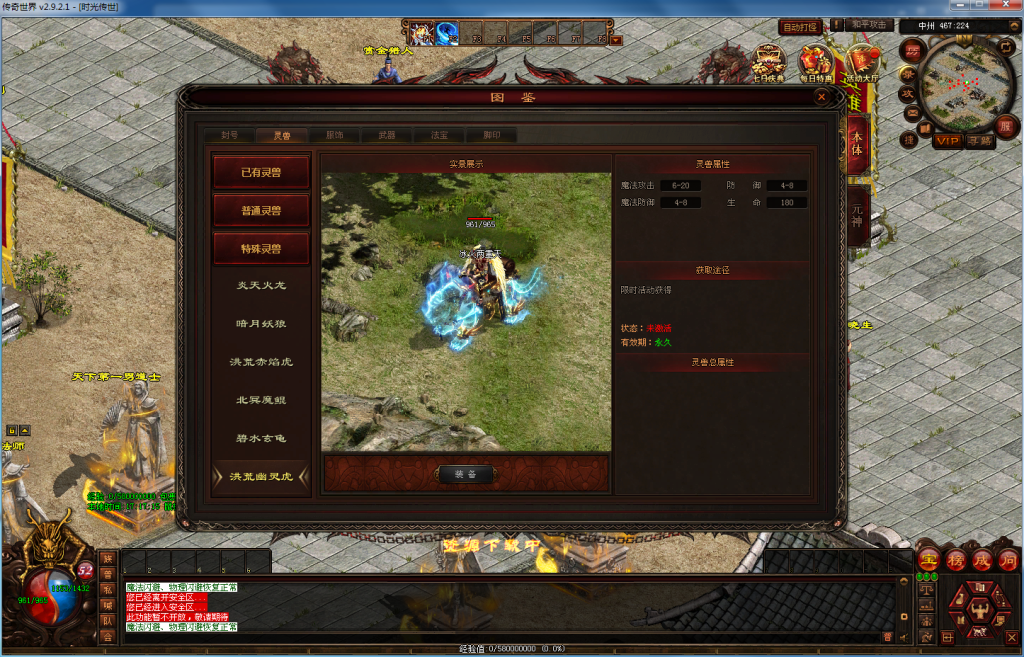
Task: Select the 特殊灵兽 category
Action: tap(260, 248)
